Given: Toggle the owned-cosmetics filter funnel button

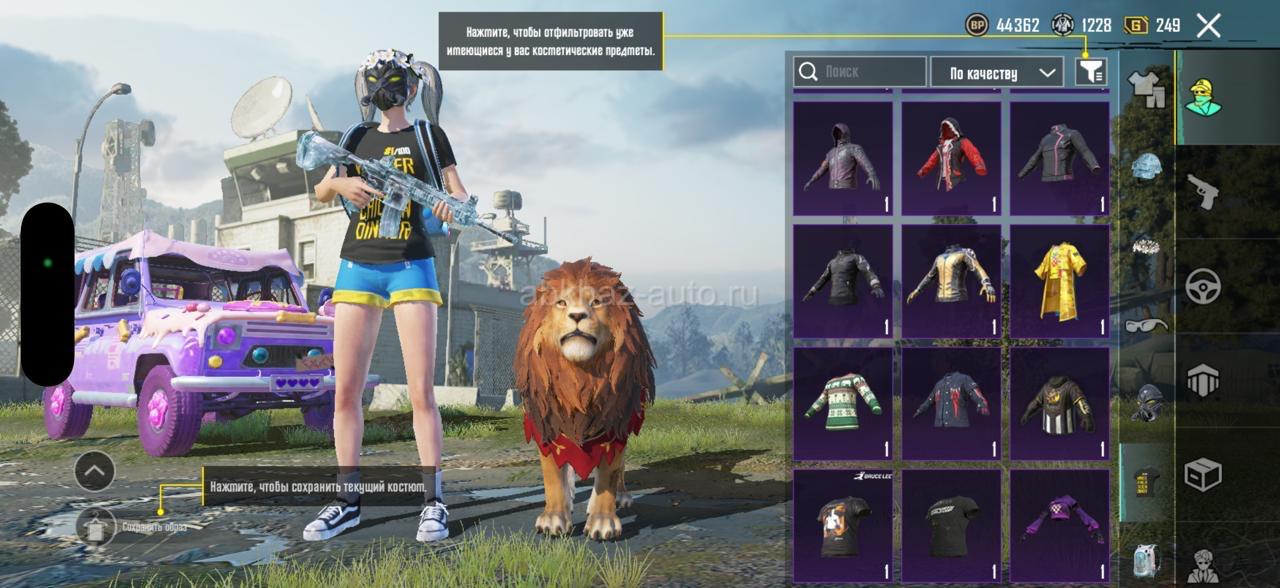Looking at the screenshot, I should point(1091,71).
